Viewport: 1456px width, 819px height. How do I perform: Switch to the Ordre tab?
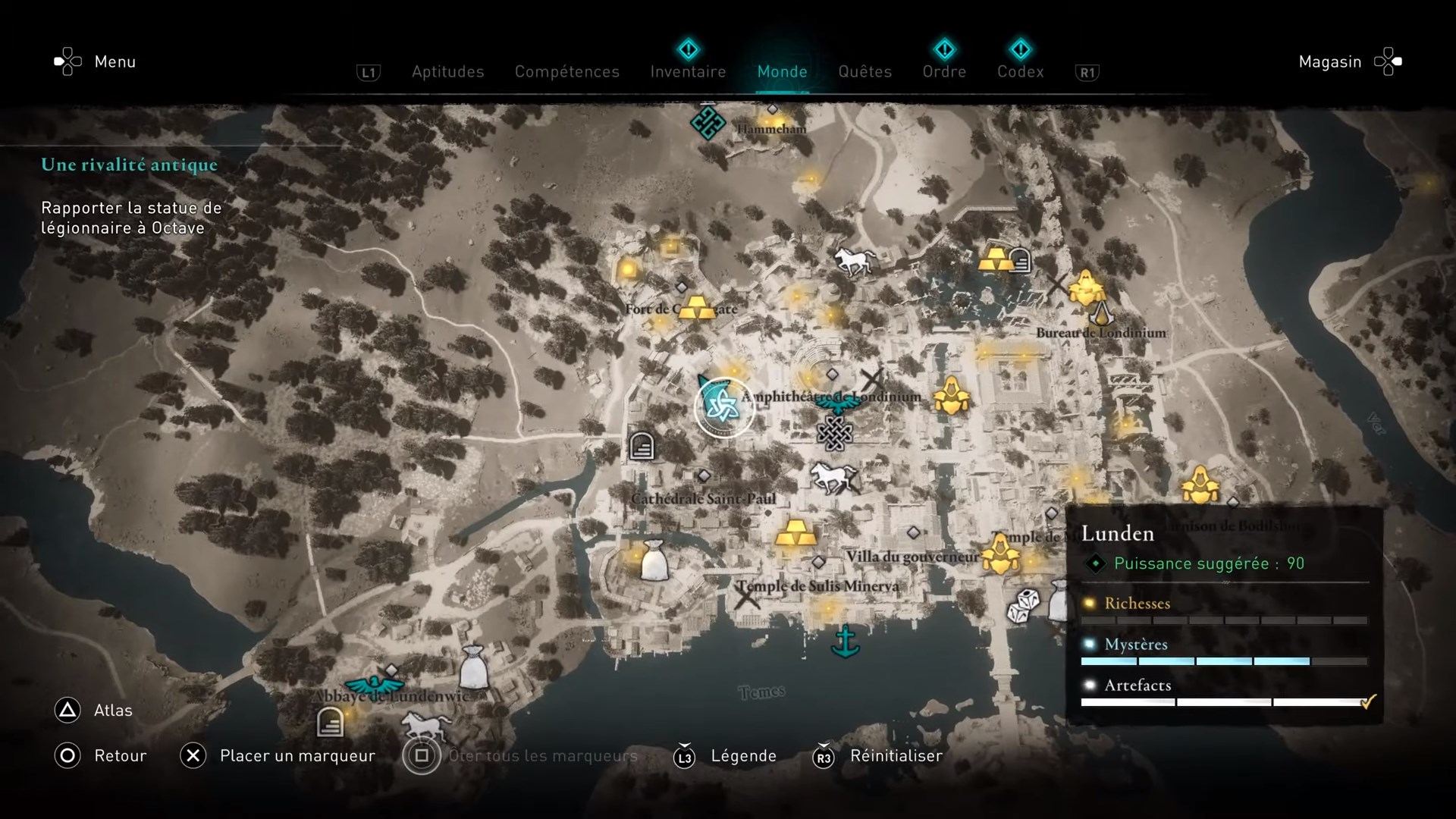pyautogui.click(x=944, y=72)
